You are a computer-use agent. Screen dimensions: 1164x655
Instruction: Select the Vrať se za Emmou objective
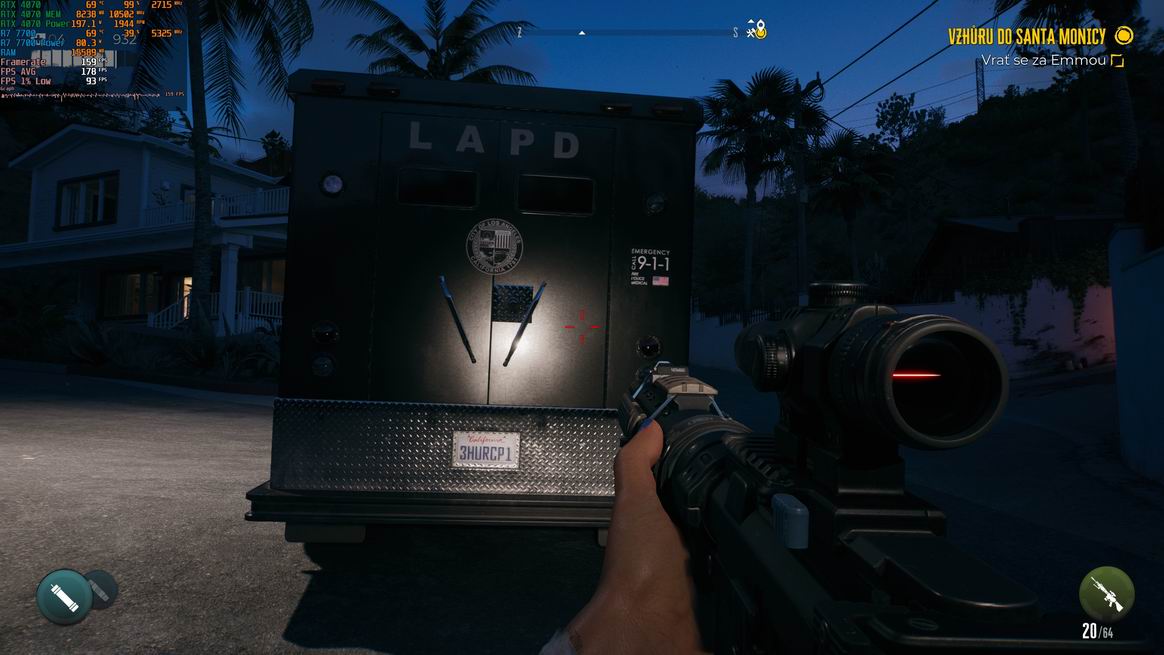pos(1044,61)
